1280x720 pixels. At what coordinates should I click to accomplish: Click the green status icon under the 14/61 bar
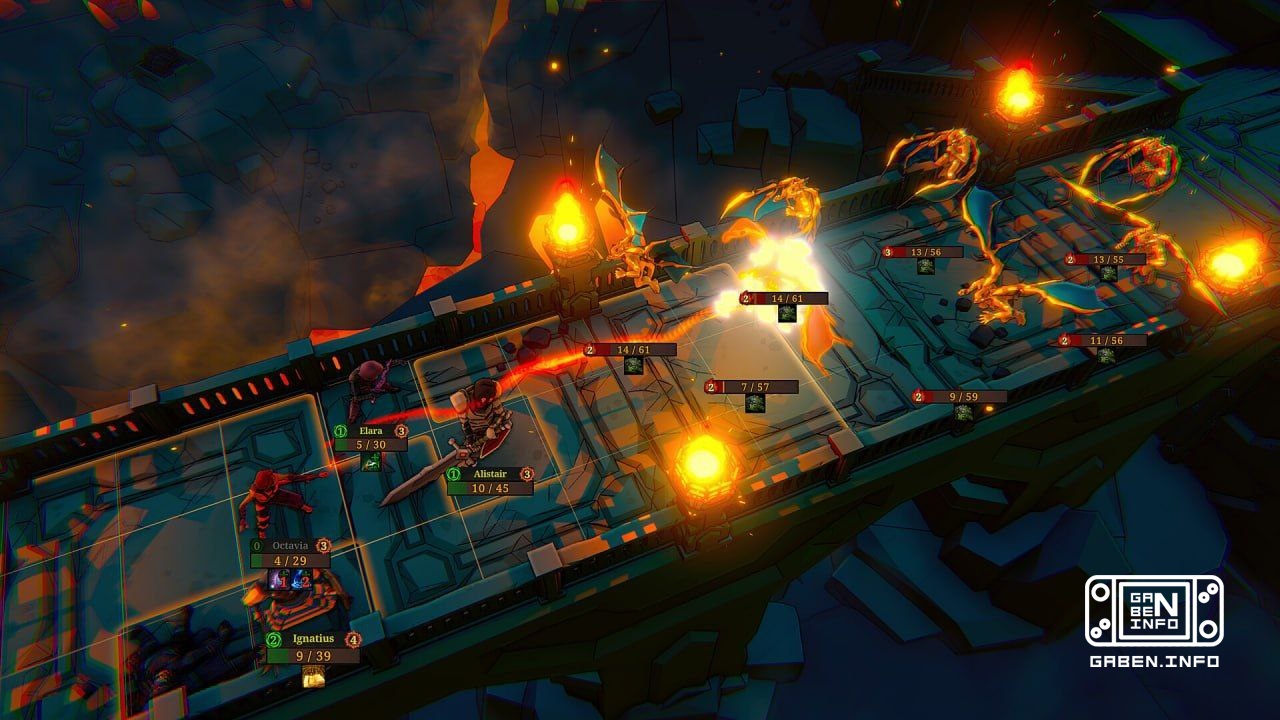(787, 316)
